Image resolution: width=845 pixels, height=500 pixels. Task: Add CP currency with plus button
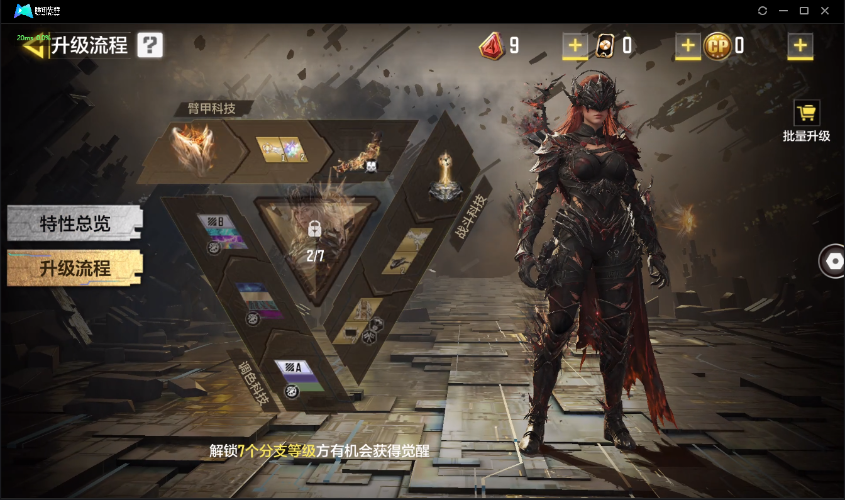pyautogui.click(x=800, y=45)
